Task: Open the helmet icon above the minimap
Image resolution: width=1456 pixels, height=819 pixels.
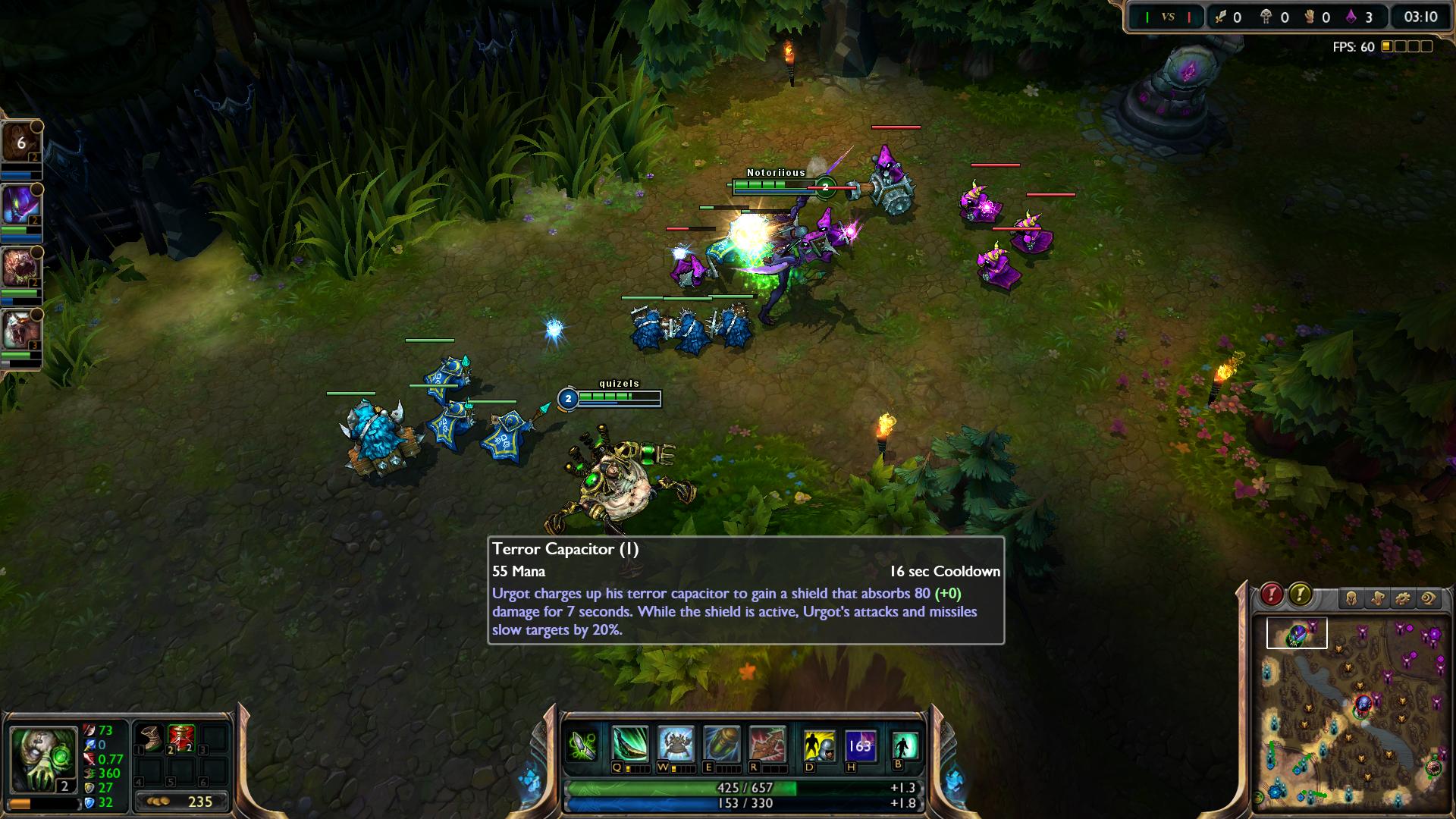Action: (x=1351, y=598)
